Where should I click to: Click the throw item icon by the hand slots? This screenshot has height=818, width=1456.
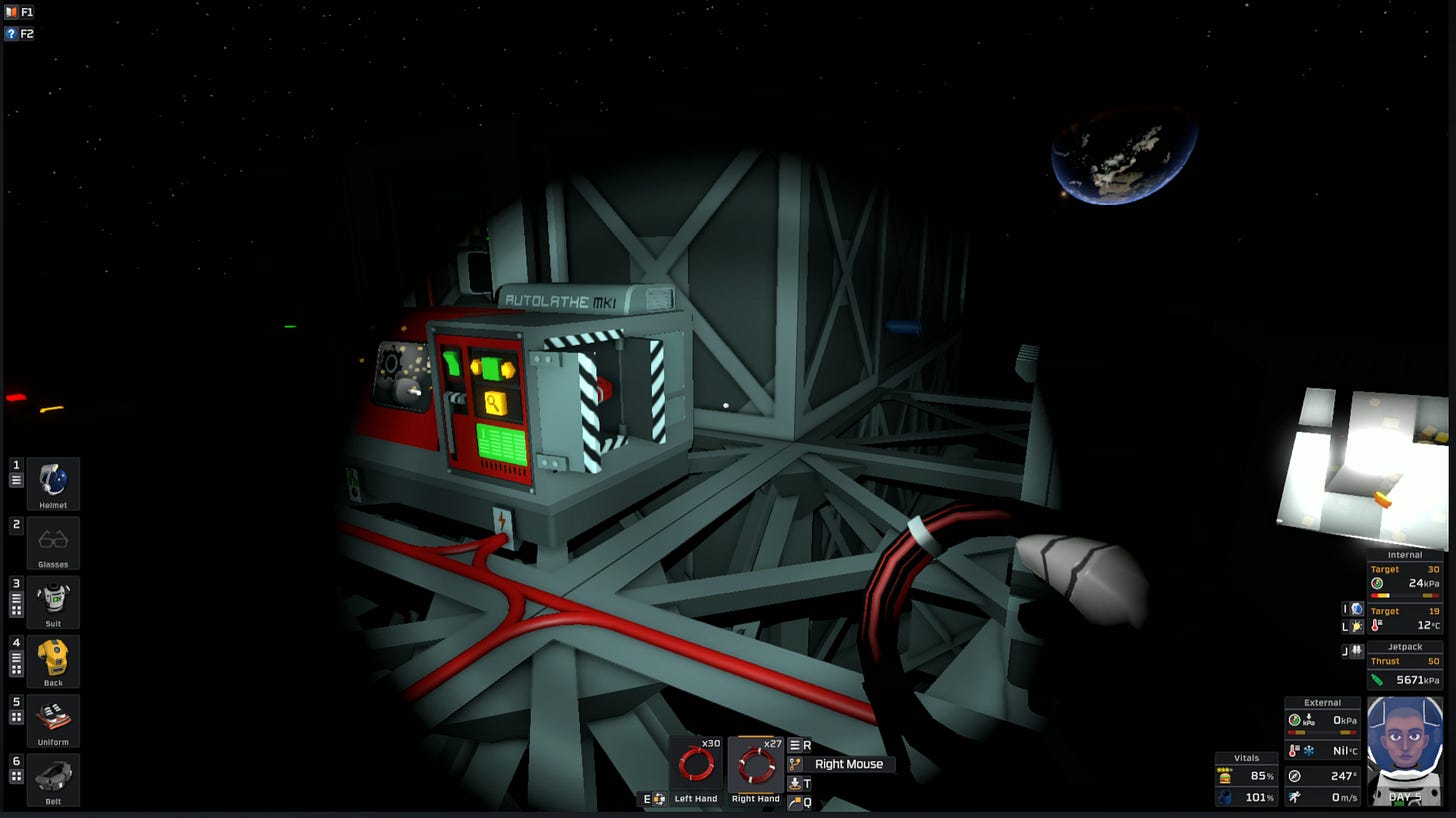[x=795, y=802]
